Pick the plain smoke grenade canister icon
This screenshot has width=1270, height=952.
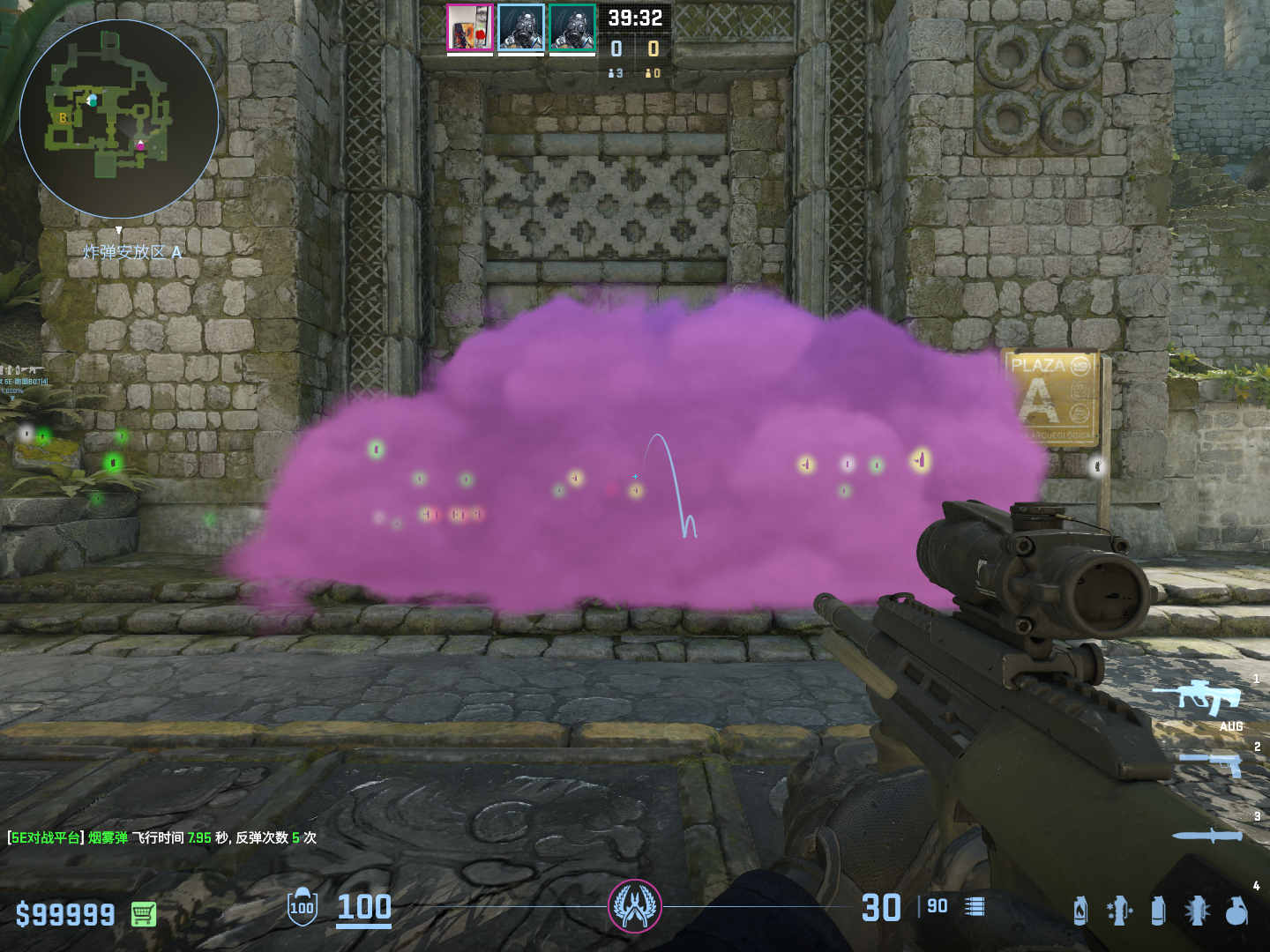pos(1158,911)
